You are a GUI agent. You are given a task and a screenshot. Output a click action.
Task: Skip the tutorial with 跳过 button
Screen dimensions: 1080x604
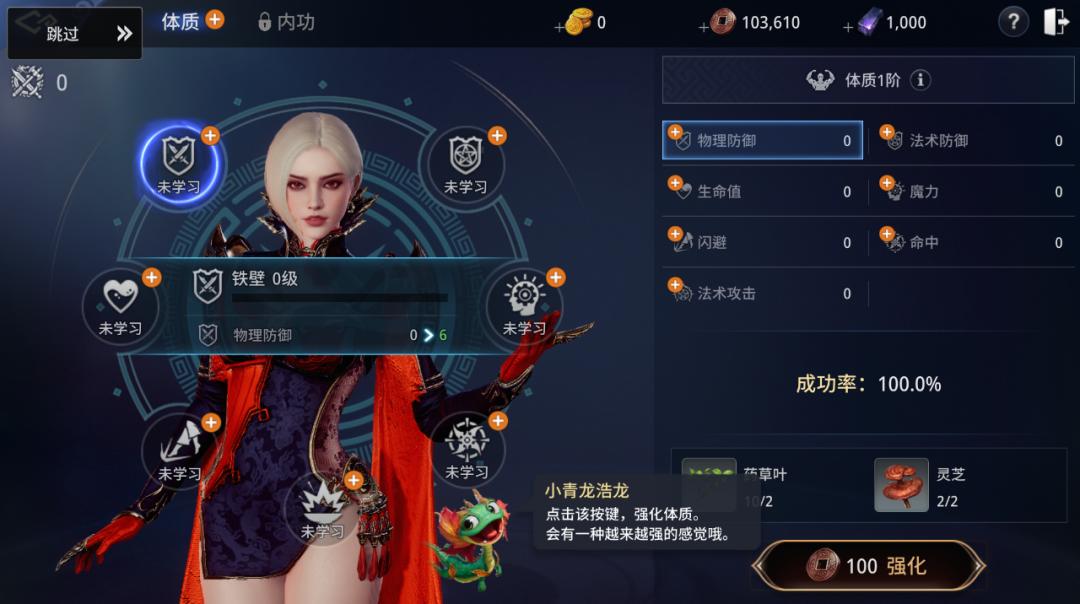tap(75, 34)
